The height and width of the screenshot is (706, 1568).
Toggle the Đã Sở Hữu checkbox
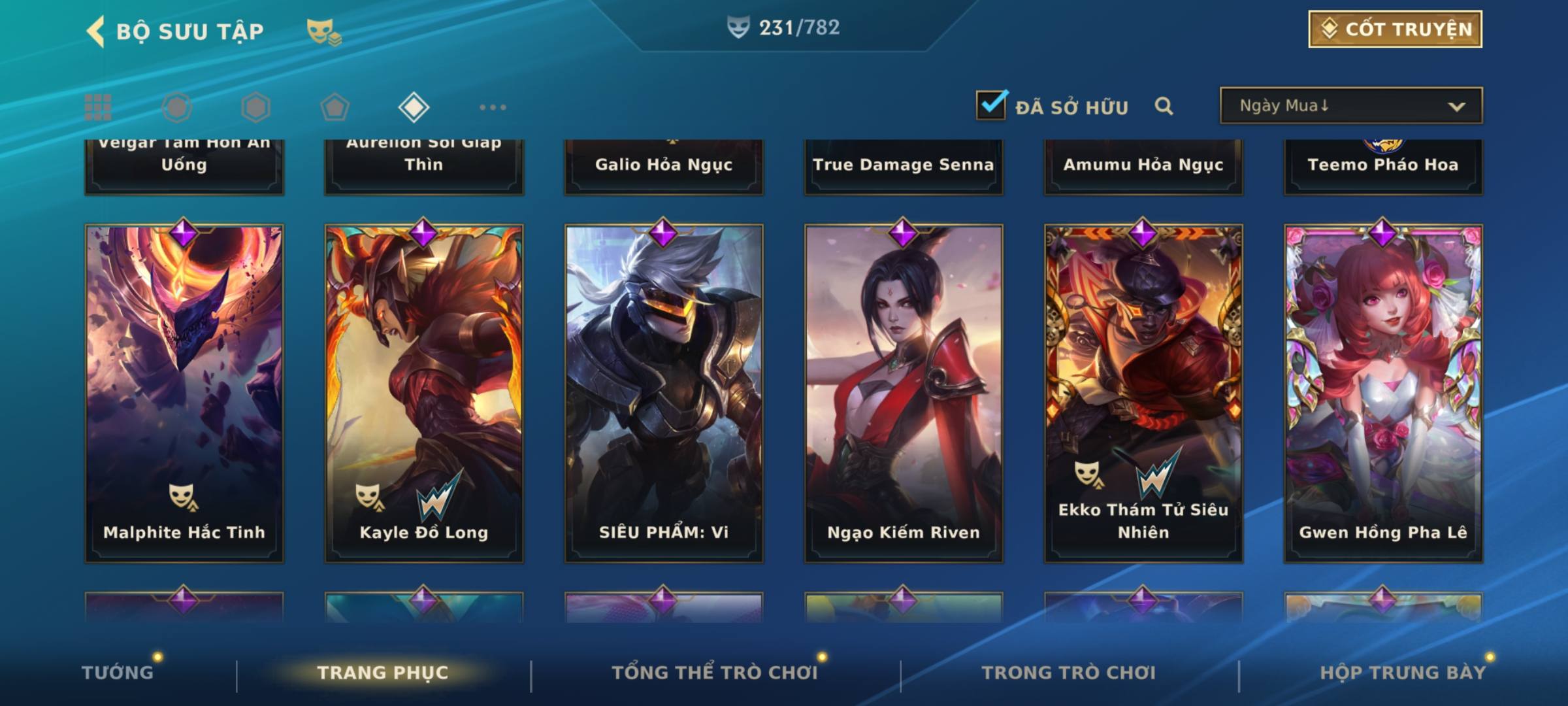click(991, 105)
